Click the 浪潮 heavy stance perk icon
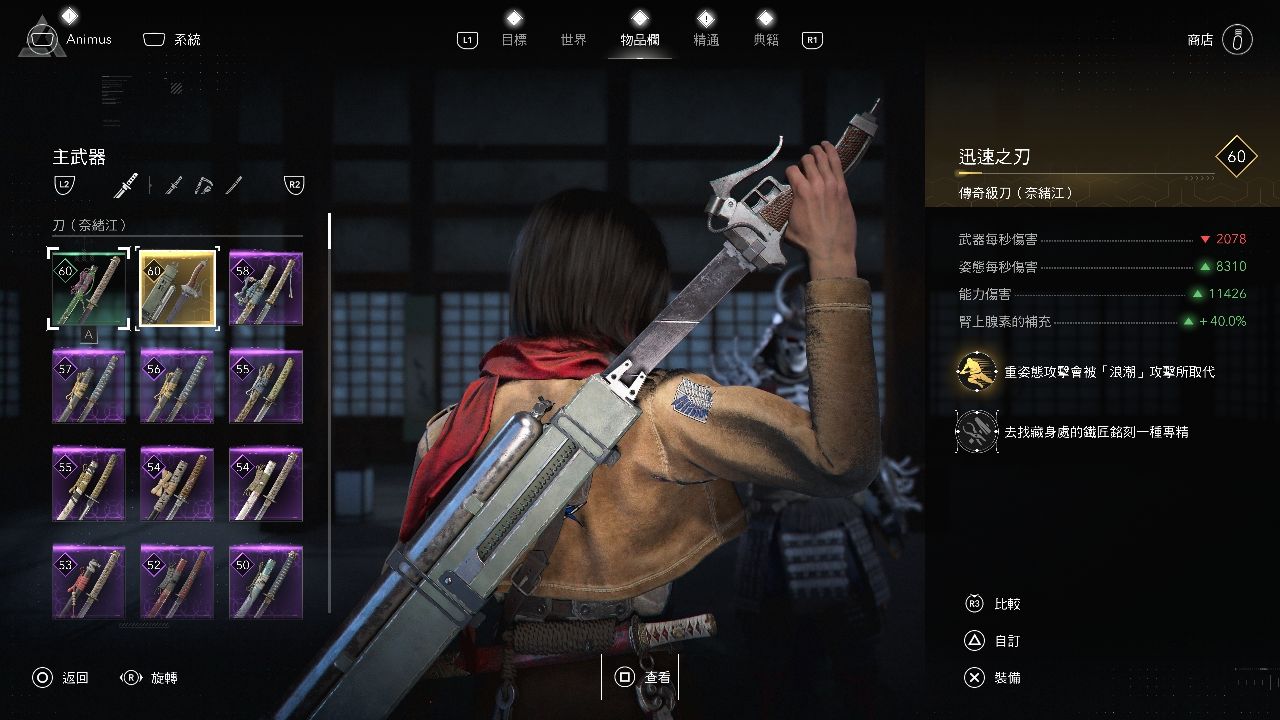This screenshot has height=720, width=1280. [x=976, y=371]
